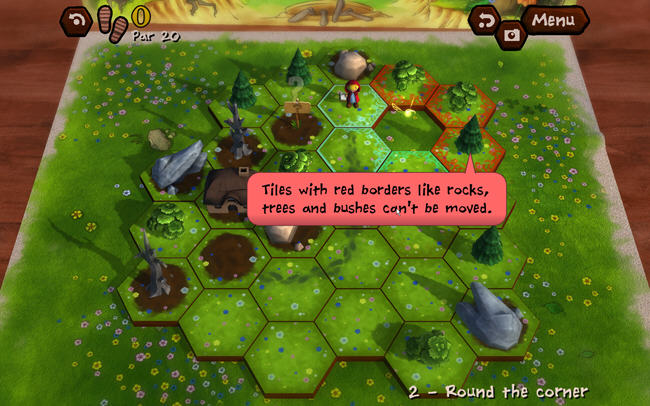This screenshot has height=406, width=650.
Task: Undo the last move
Action: pos(487,19)
